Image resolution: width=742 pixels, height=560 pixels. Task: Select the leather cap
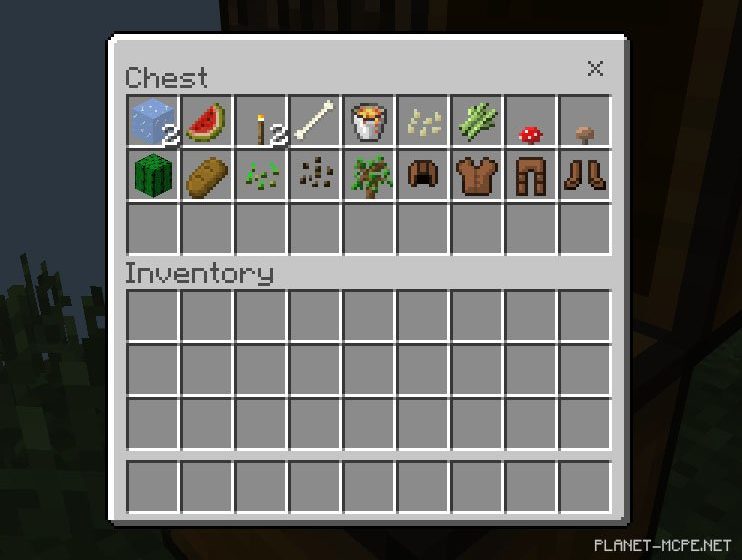click(x=423, y=176)
